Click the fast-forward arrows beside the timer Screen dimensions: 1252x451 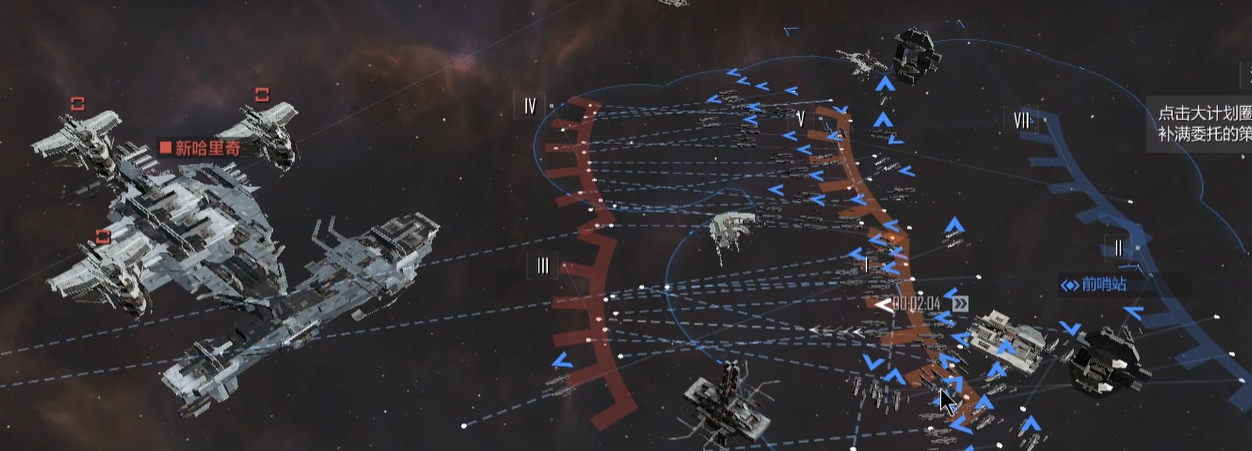[960, 304]
